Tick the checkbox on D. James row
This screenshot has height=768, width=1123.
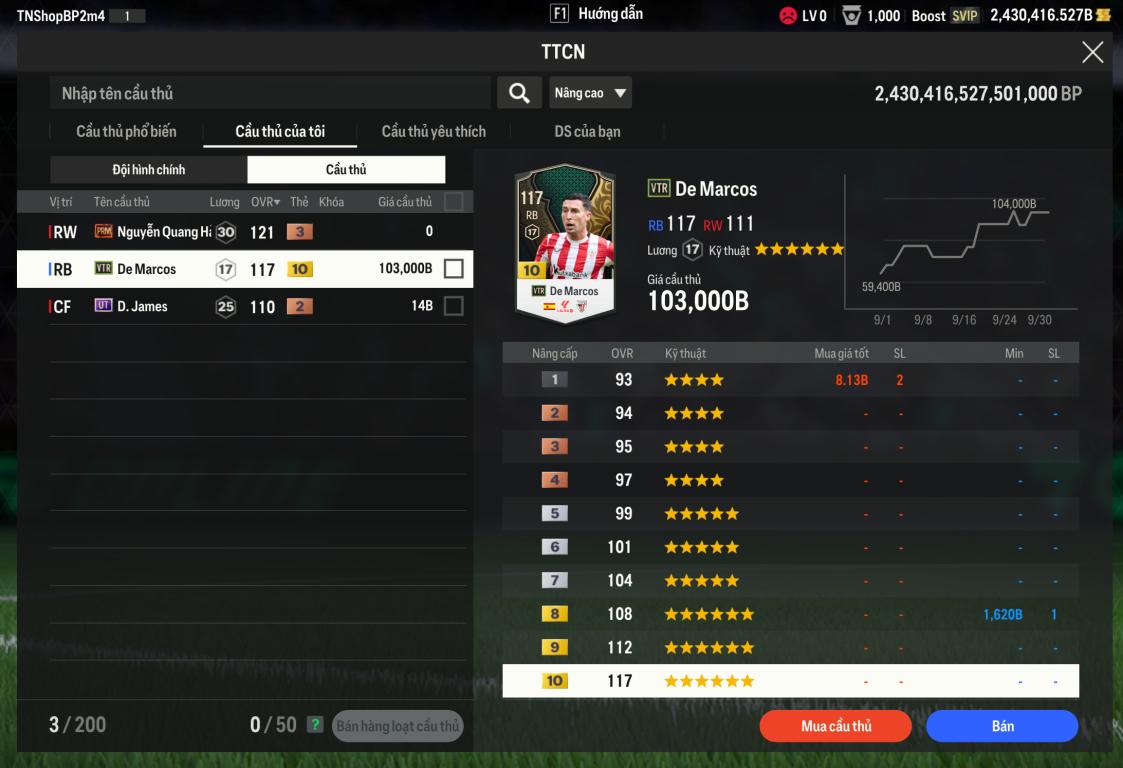453,306
